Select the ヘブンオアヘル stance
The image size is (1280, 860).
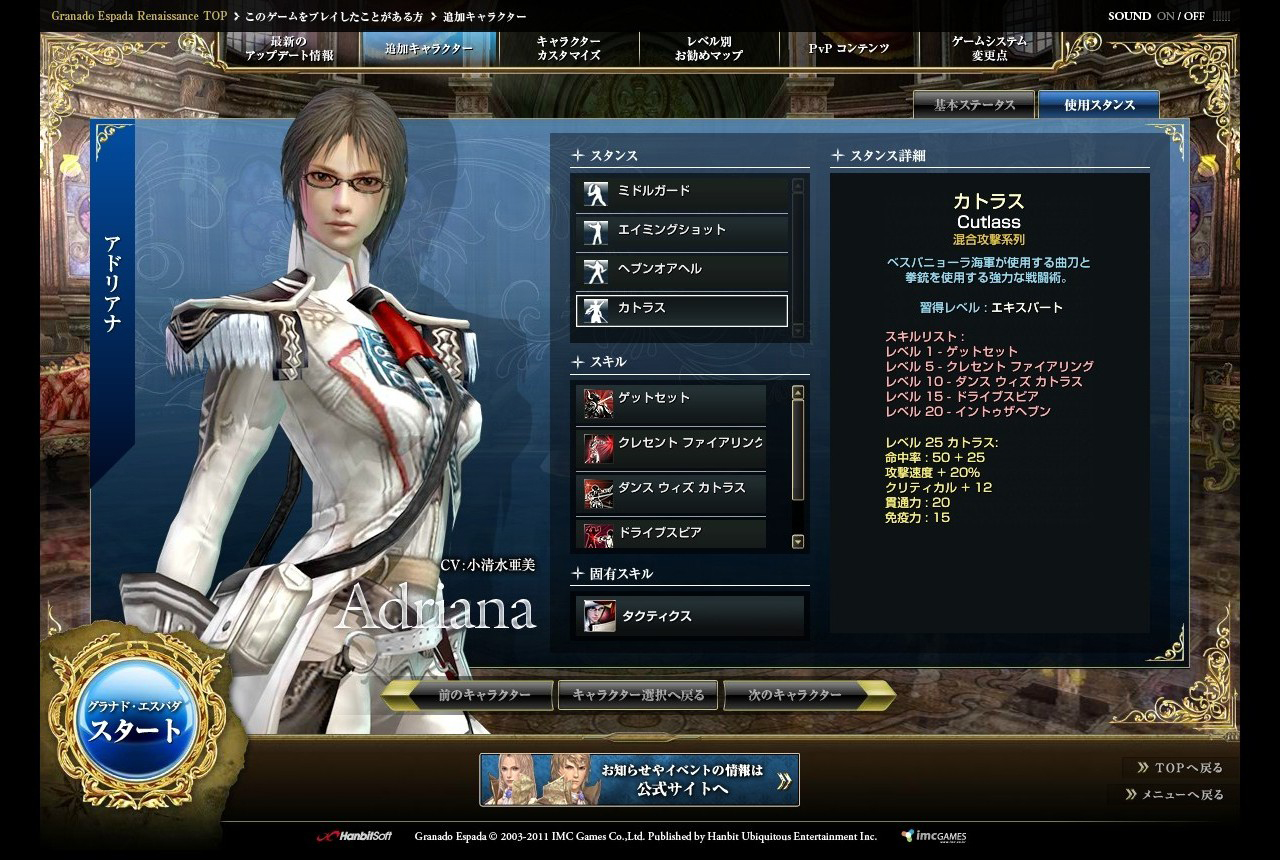[x=682, y=270]
